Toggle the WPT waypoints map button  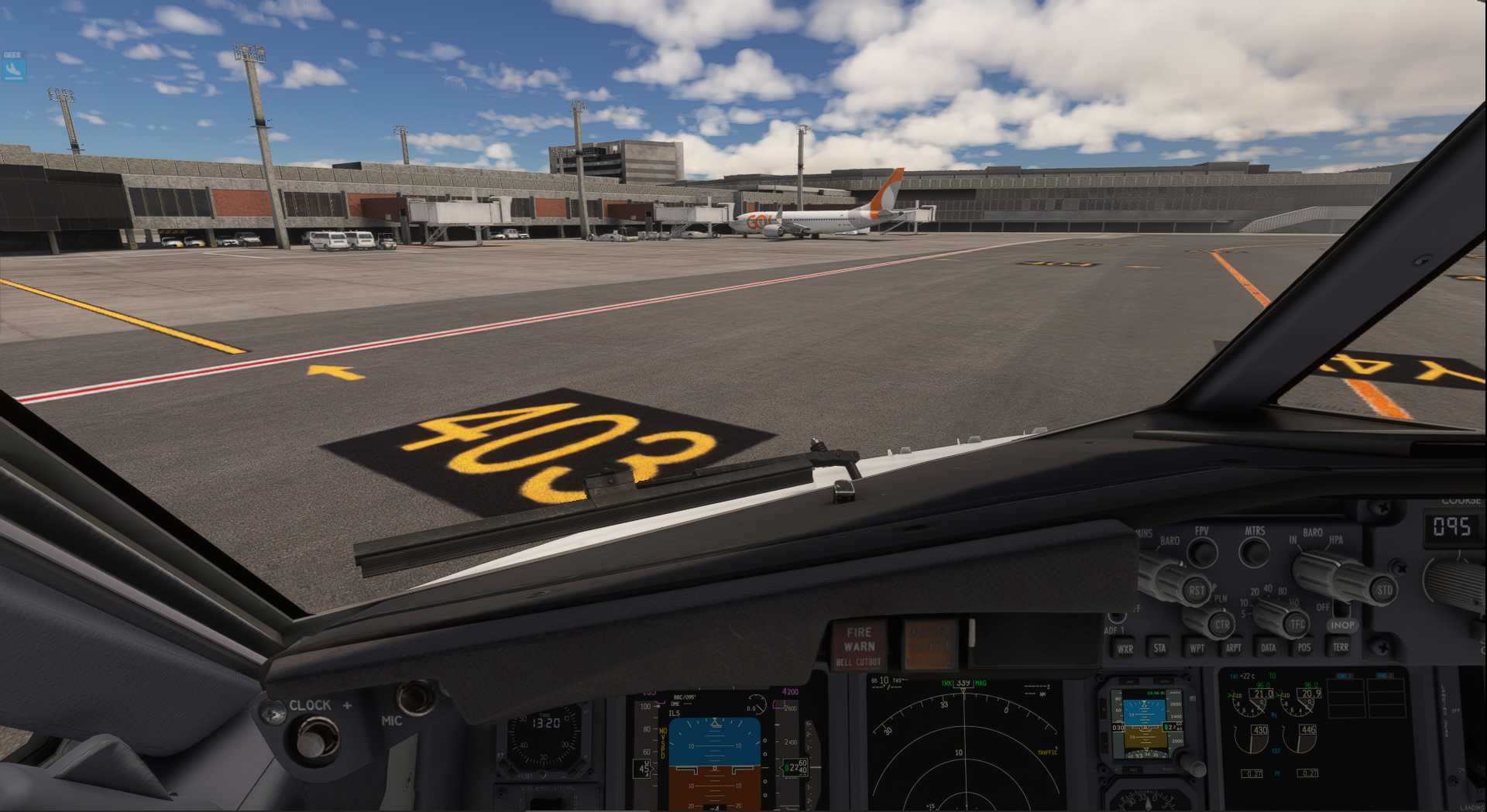click(1197, 648)
